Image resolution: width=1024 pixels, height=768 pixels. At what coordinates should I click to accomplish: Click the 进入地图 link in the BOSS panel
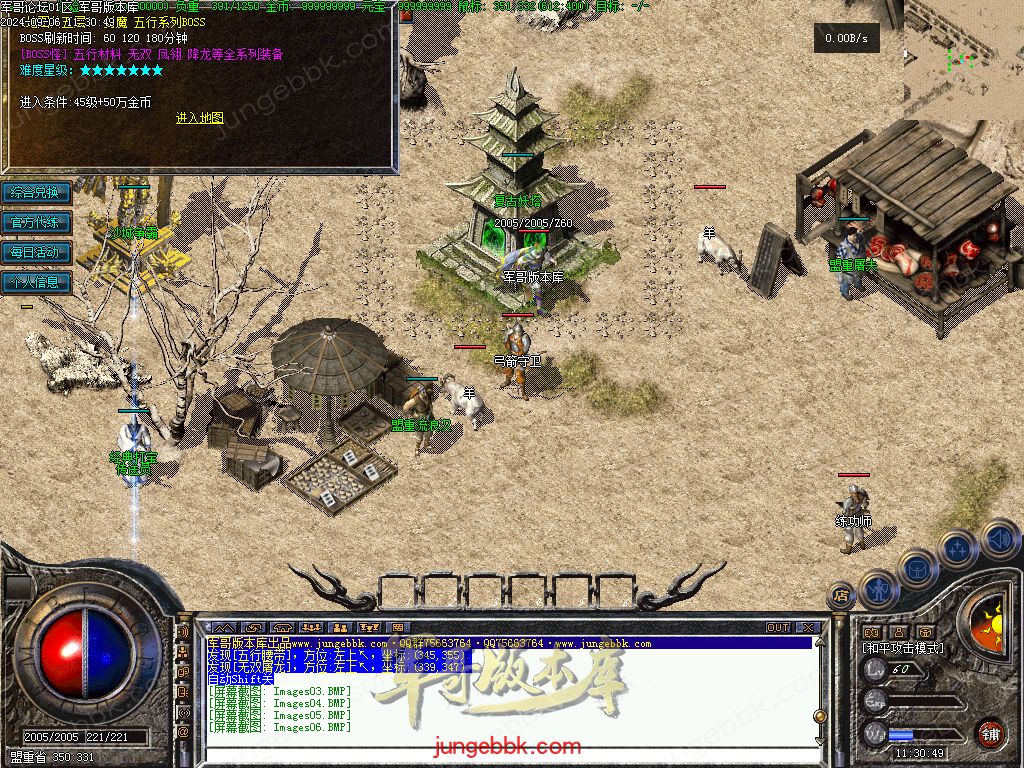(x=199, y=118)
